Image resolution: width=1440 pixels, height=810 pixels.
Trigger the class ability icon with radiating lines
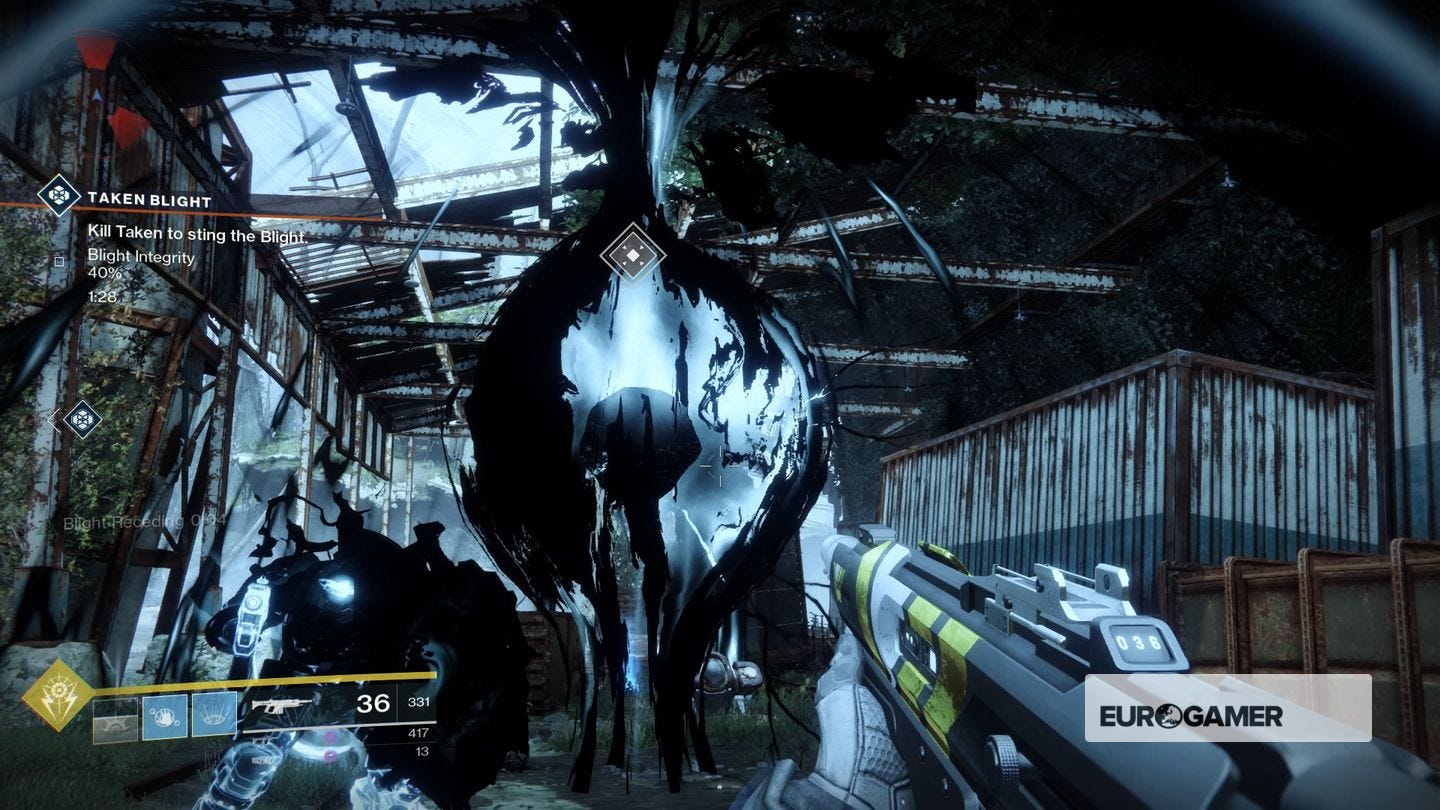[x=214, y=716]
